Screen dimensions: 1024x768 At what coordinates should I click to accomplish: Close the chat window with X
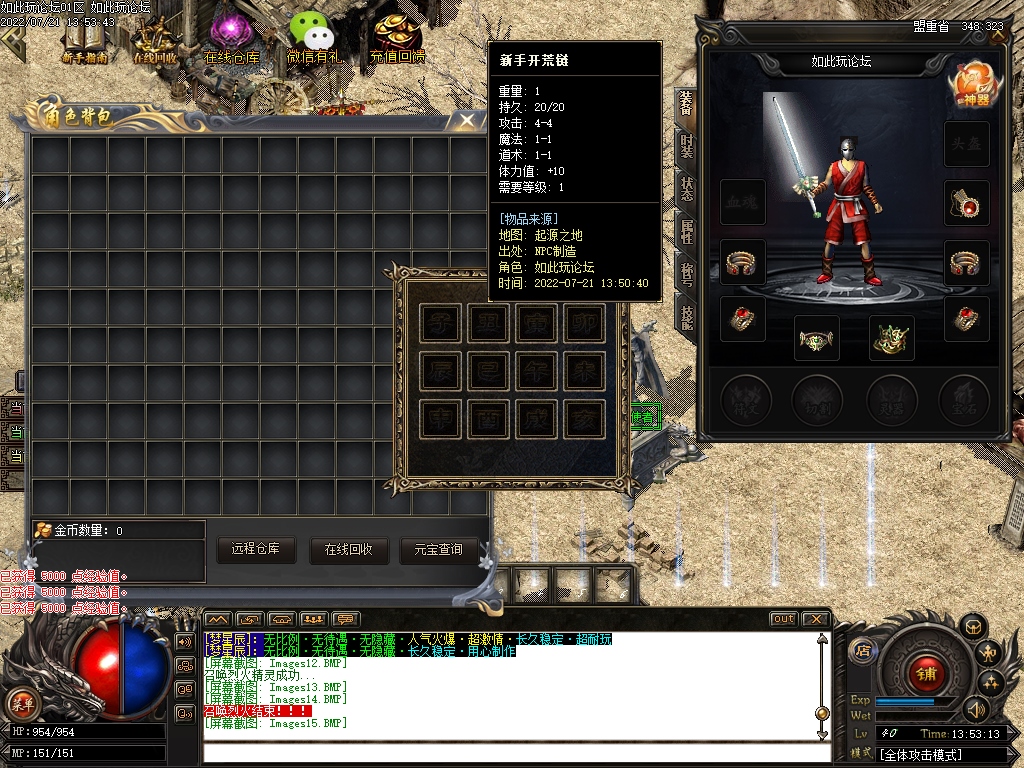(815, 619)
